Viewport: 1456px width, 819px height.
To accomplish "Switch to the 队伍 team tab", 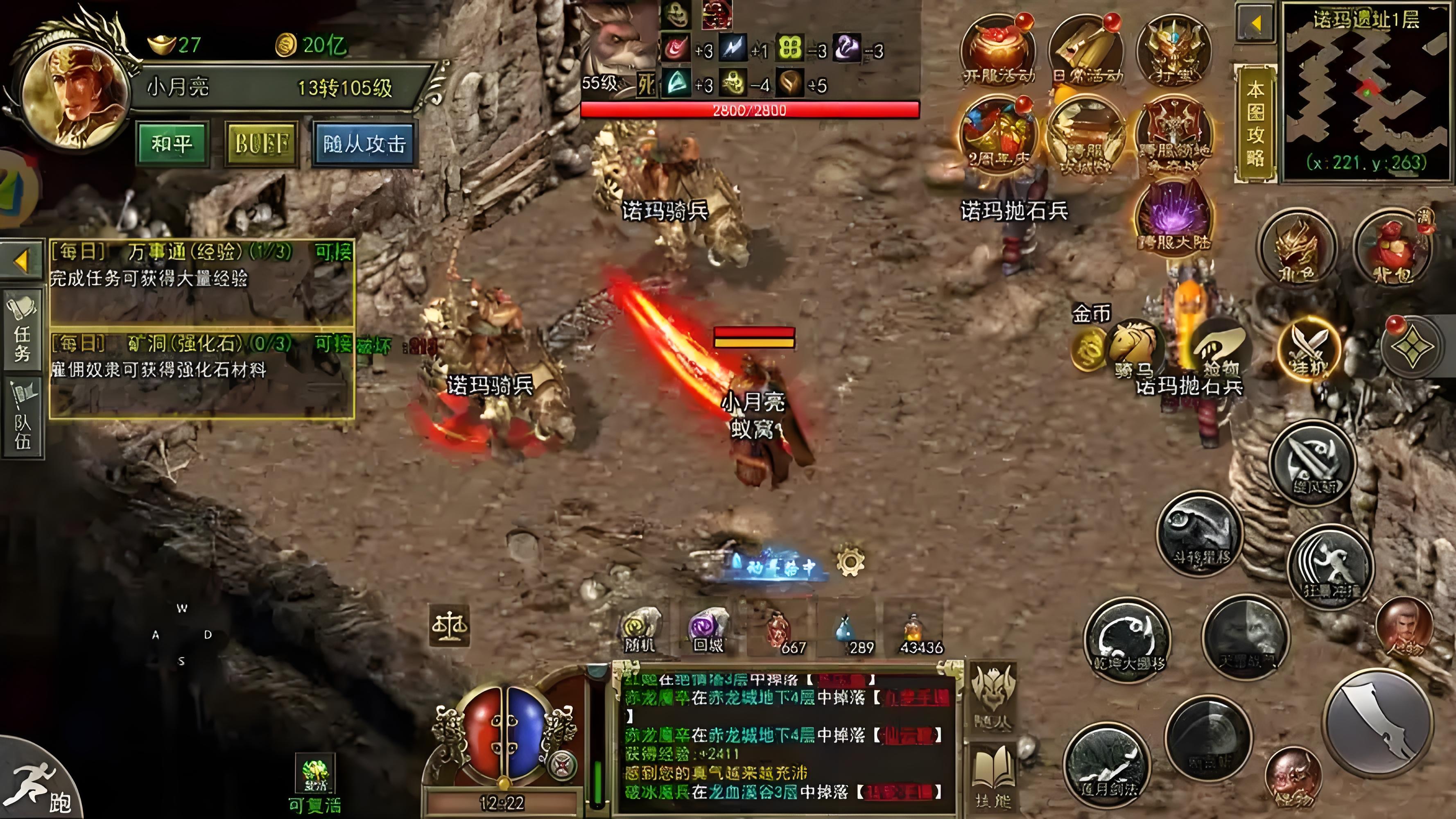I will click(23, 418).
